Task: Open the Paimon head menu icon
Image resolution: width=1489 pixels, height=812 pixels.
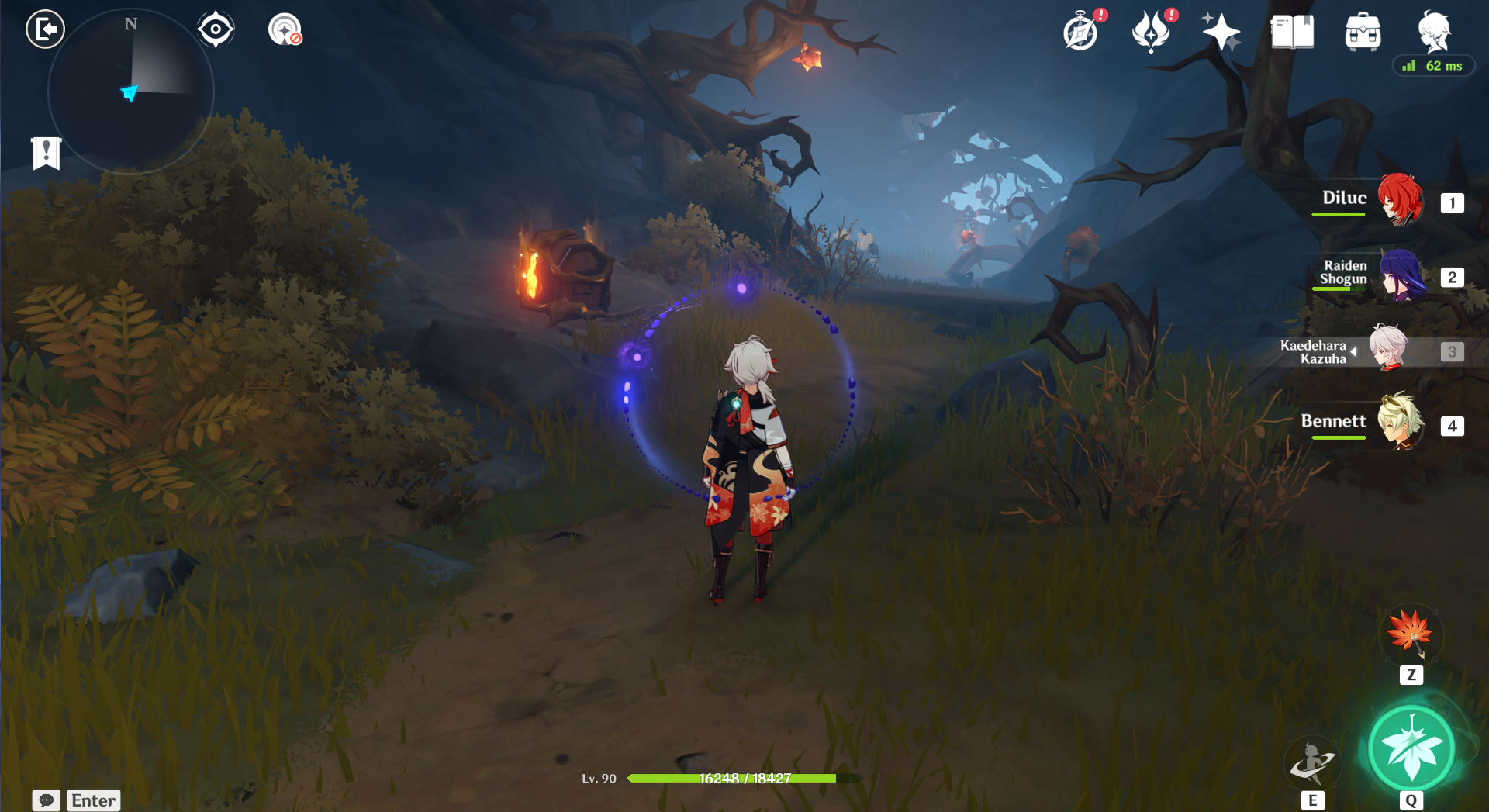Action: pyautogui.click(x=1434, y=31)
